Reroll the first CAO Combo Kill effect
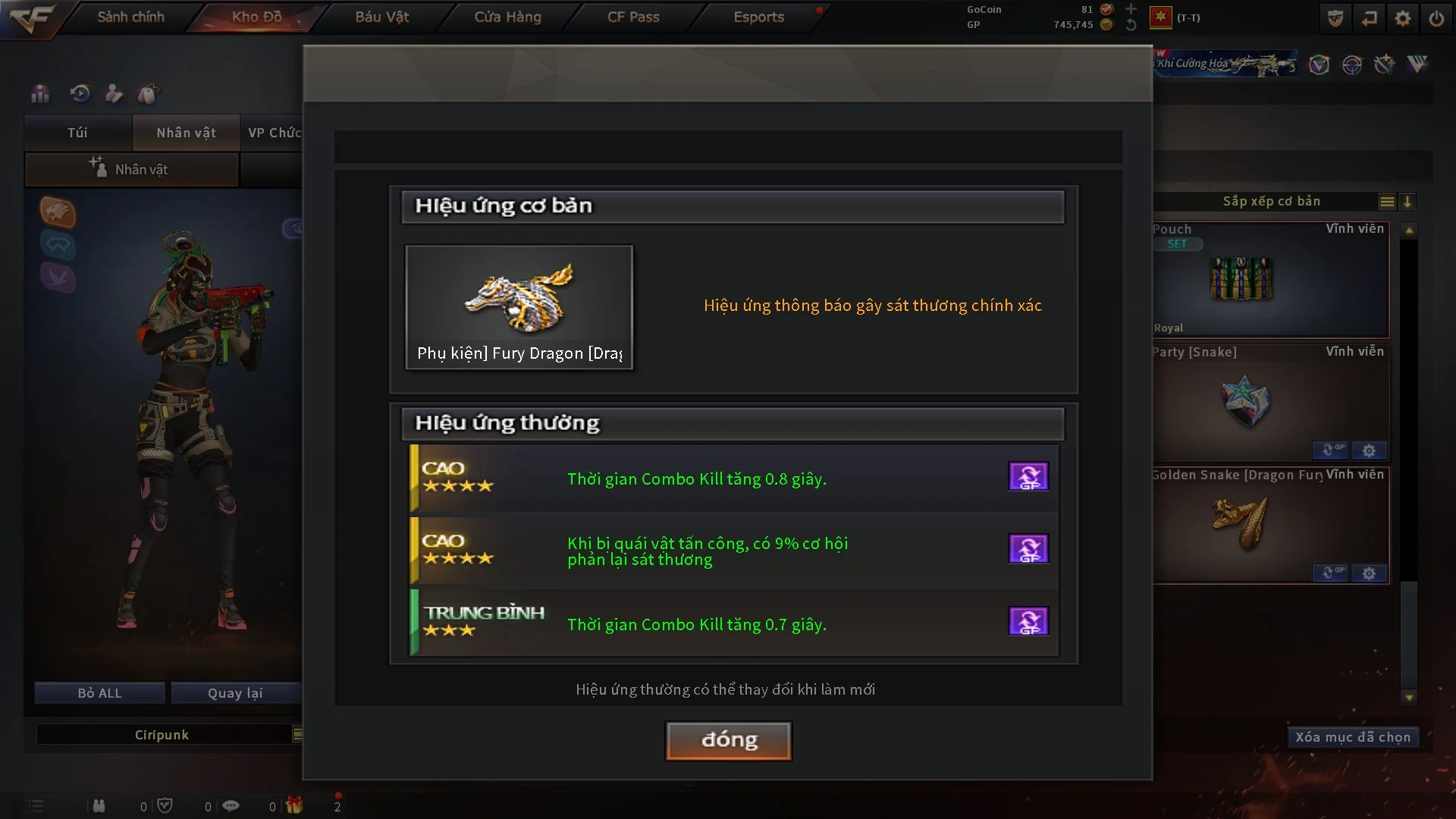The width and height of the screenshot is (1456, 819). 1028,477
